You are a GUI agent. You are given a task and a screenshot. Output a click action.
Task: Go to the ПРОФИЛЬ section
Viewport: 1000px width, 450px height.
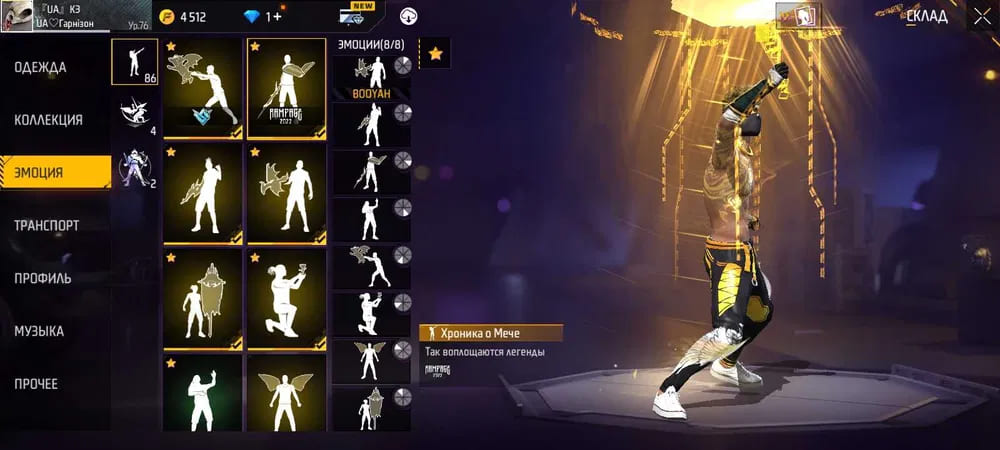[43, 278]
